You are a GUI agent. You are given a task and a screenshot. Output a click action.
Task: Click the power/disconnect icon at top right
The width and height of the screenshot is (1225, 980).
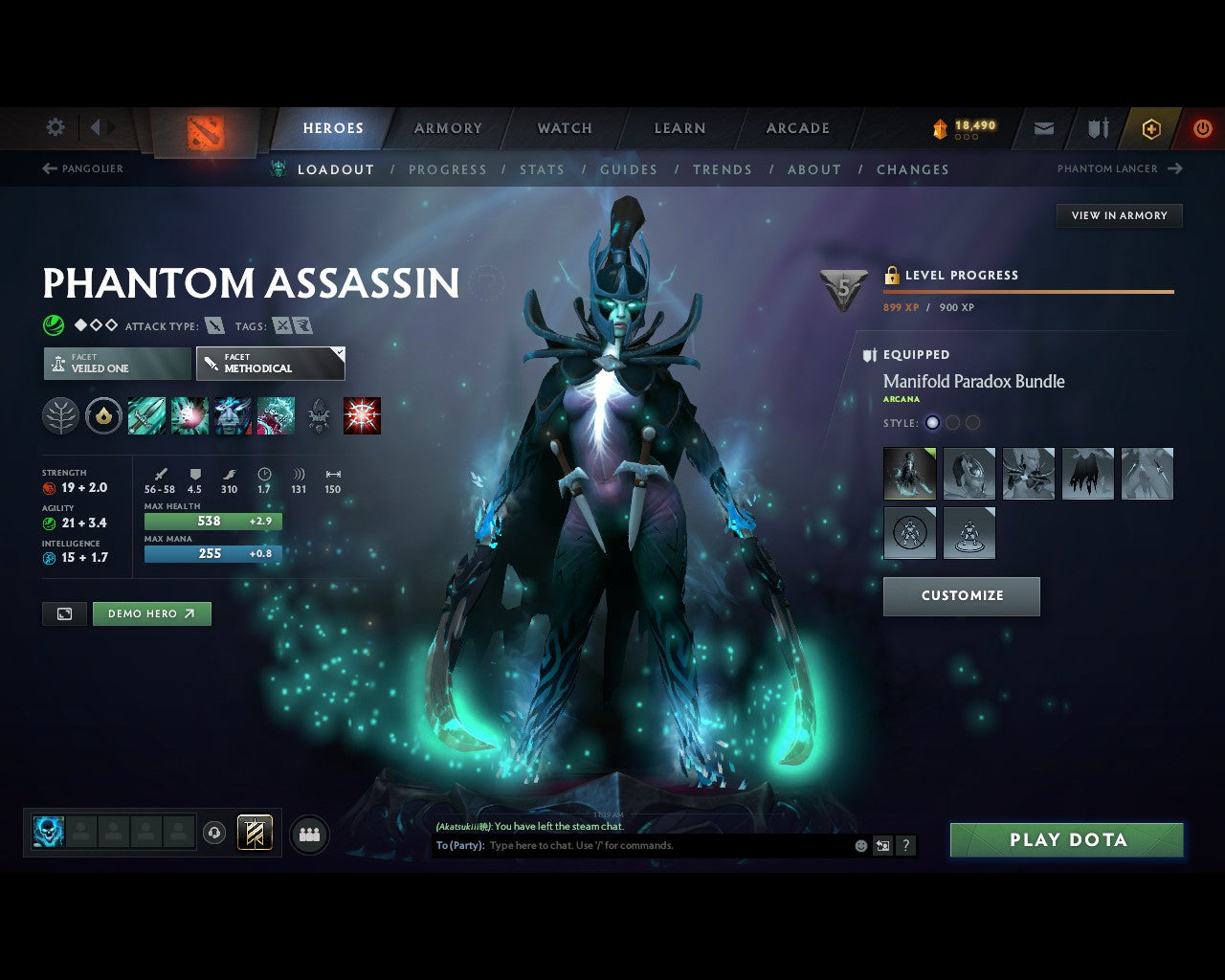click(x=1203, y=128)
